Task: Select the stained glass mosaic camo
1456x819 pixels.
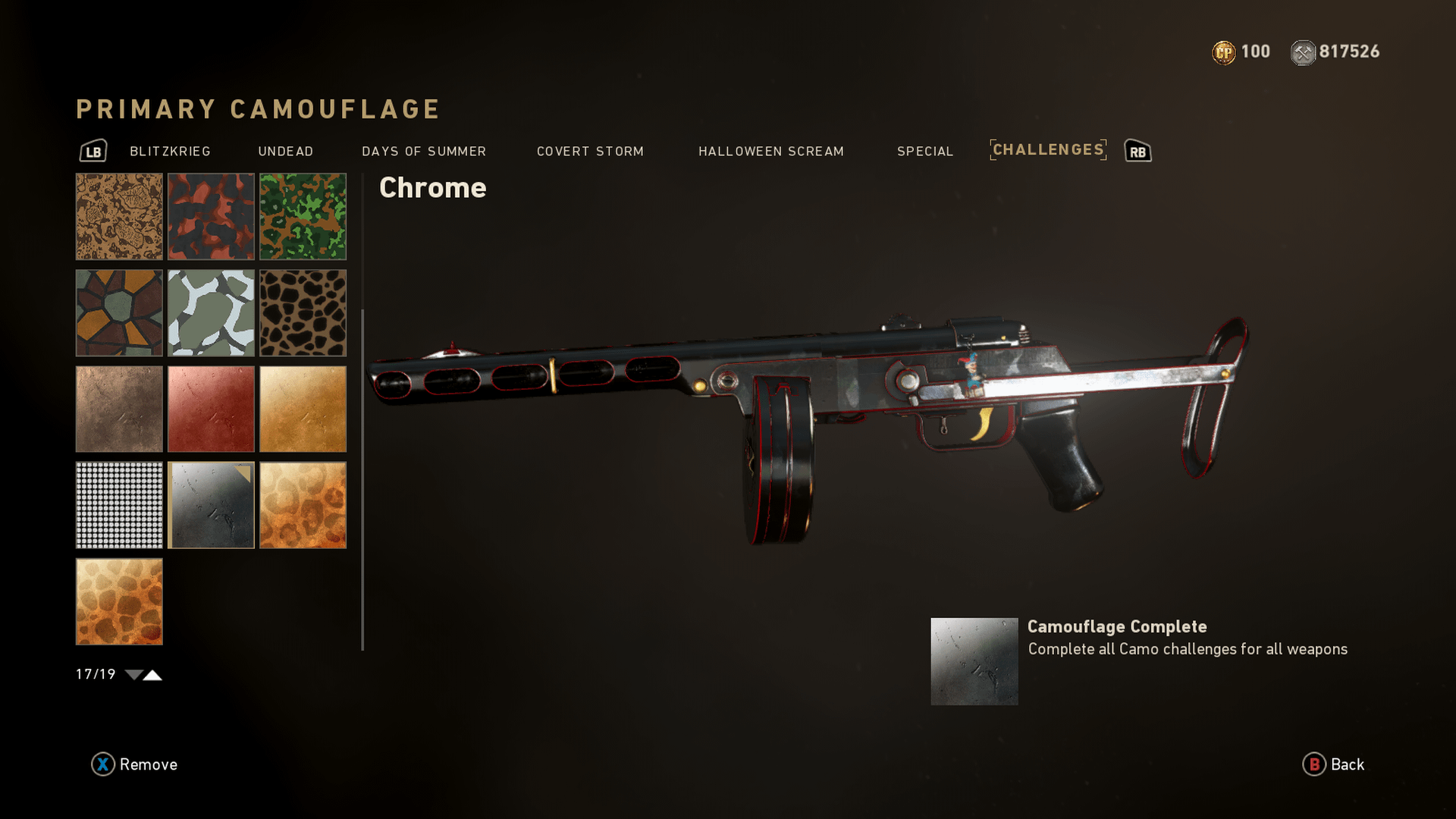Action: pos(119,313)
